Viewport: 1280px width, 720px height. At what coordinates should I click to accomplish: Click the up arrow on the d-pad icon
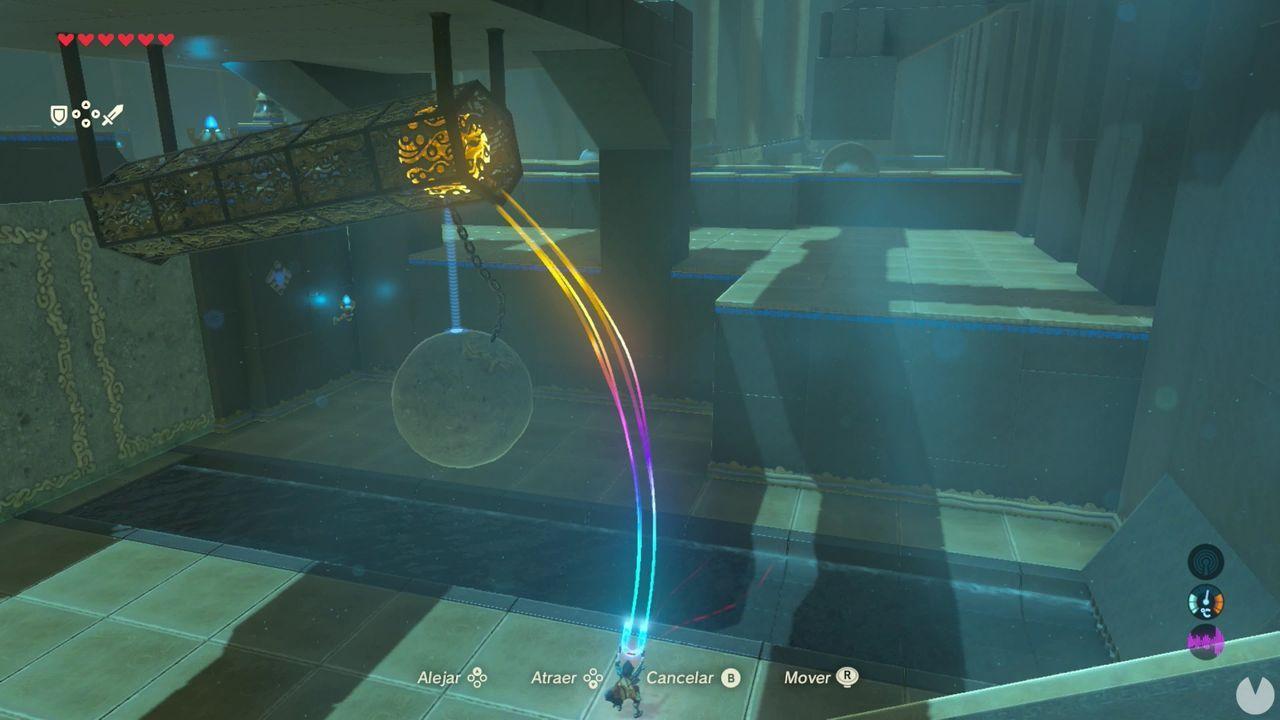[85, 104]
